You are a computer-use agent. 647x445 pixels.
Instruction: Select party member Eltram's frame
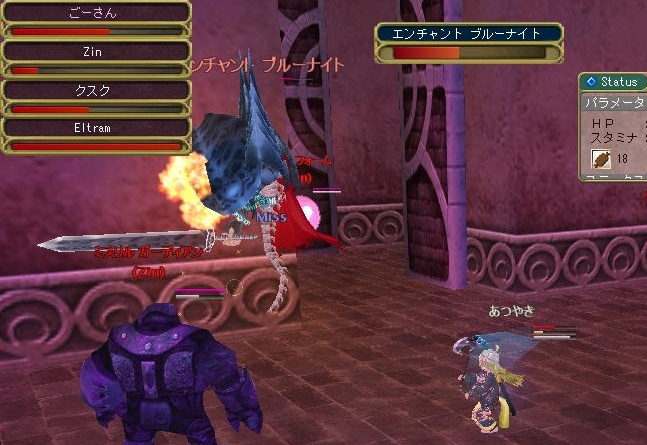(x=96, y=135)
